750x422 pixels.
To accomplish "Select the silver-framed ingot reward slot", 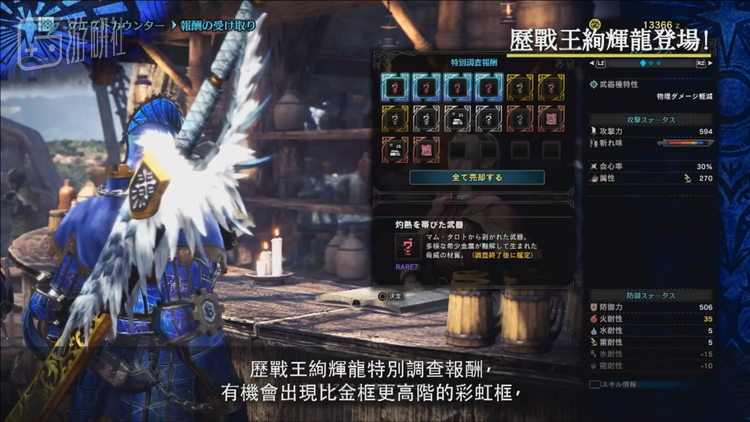I will [x=457, y=119].
